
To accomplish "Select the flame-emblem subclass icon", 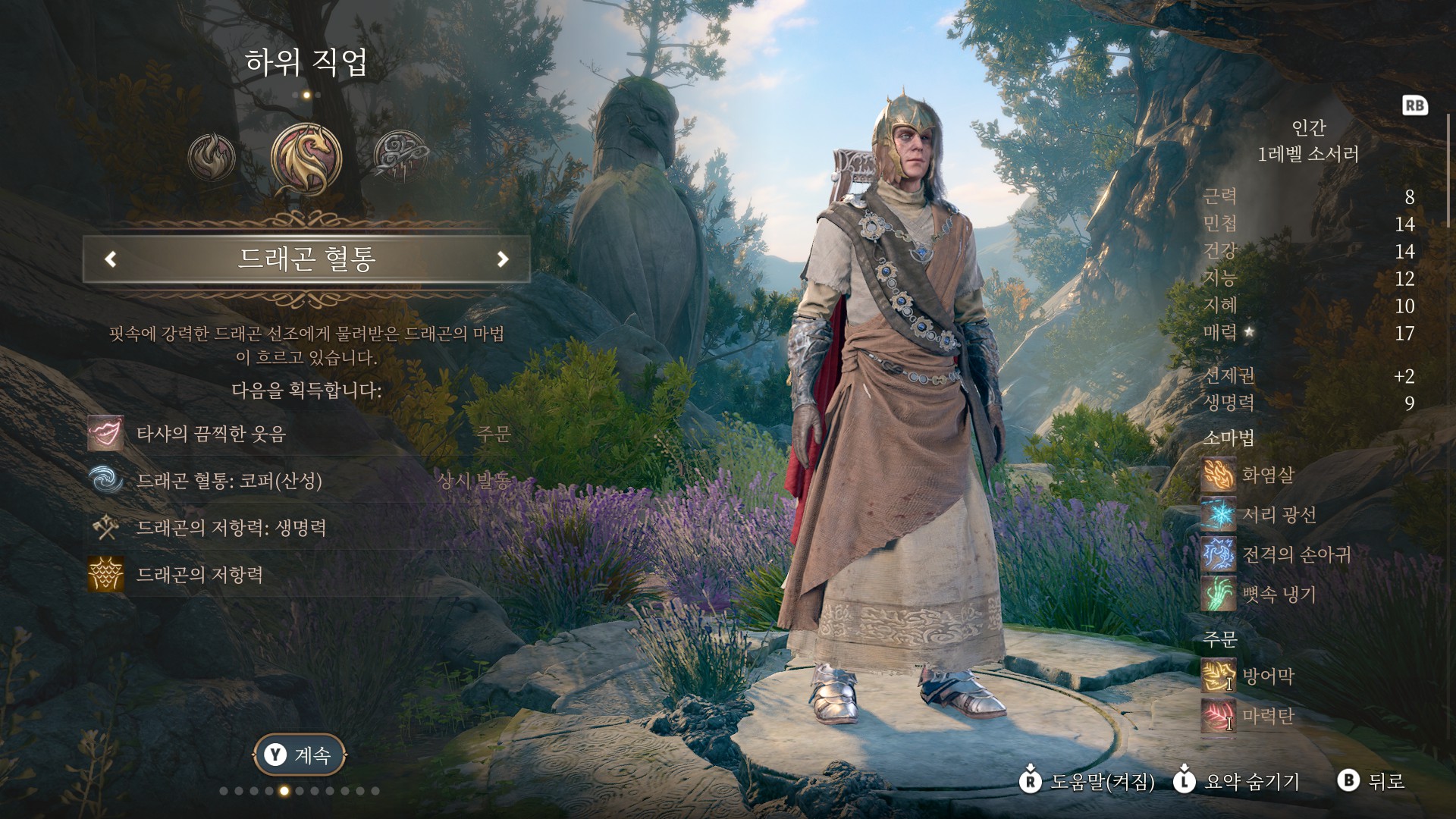I will pyautogui.click(x=212, y=157).
